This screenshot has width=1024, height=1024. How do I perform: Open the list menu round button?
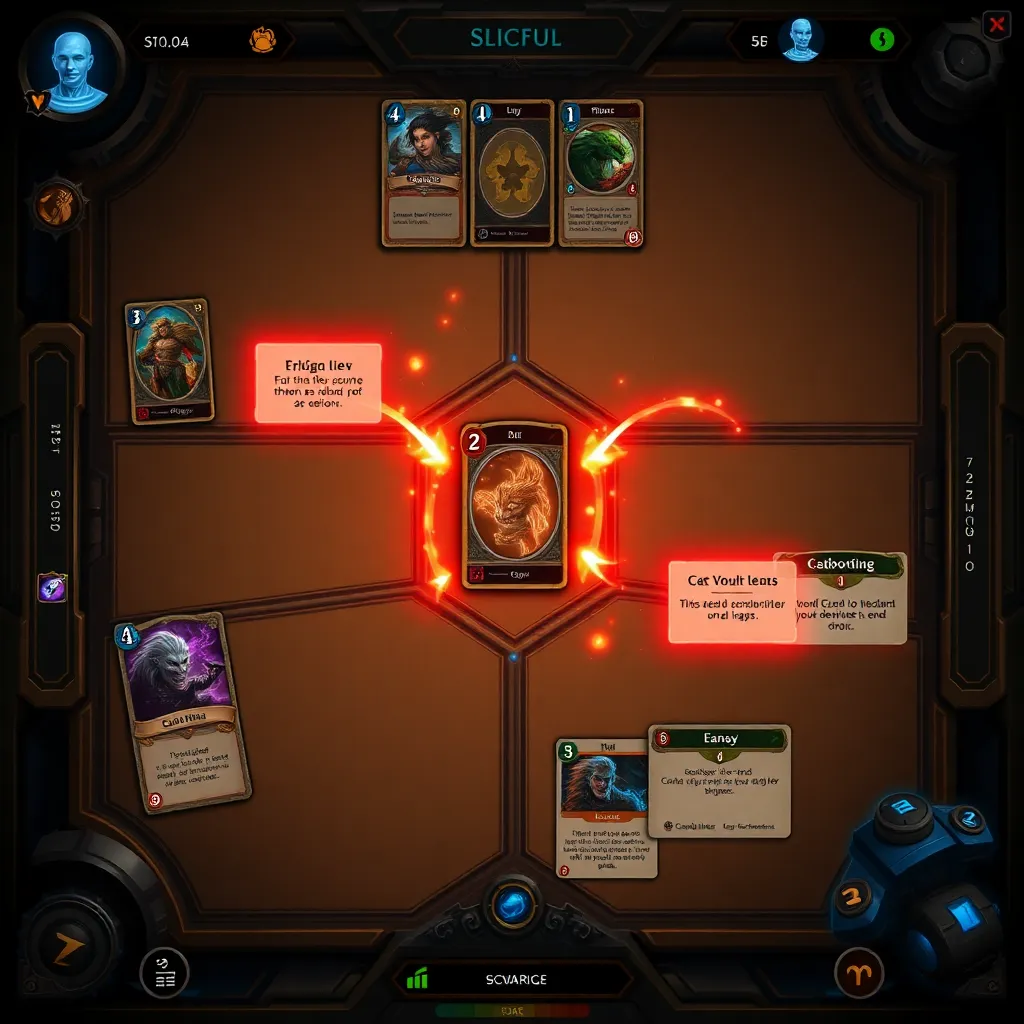[164, 973]
